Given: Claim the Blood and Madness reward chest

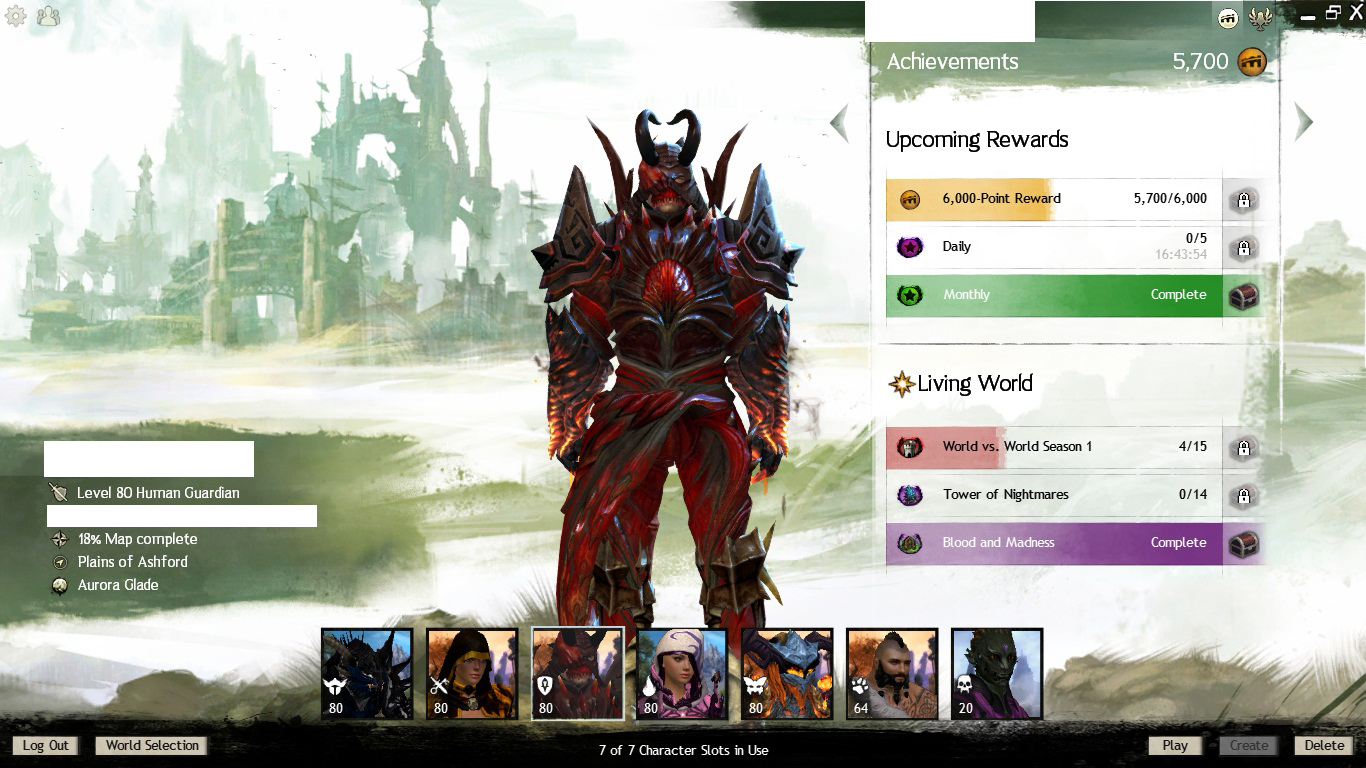Looking at the screenshot, I should pyautogui.click(x=1243, y=544).
